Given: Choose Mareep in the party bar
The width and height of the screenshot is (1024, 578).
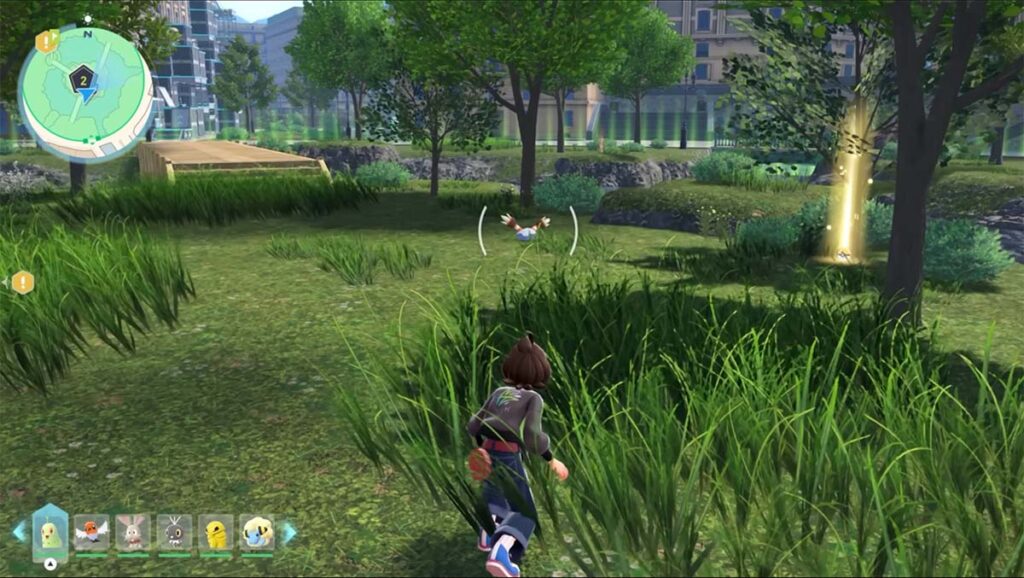Looking at the screenshot, I should tap(257, 532).
